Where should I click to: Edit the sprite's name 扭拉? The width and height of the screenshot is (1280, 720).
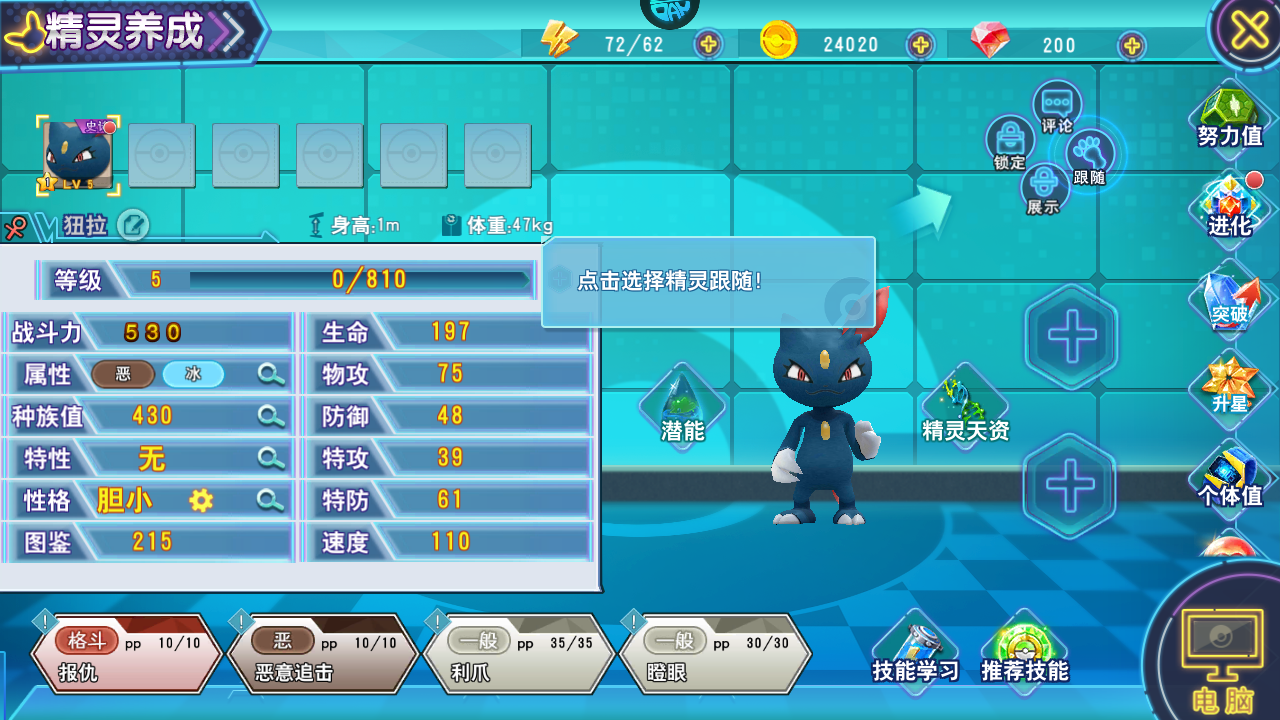(x=133, y=225)
